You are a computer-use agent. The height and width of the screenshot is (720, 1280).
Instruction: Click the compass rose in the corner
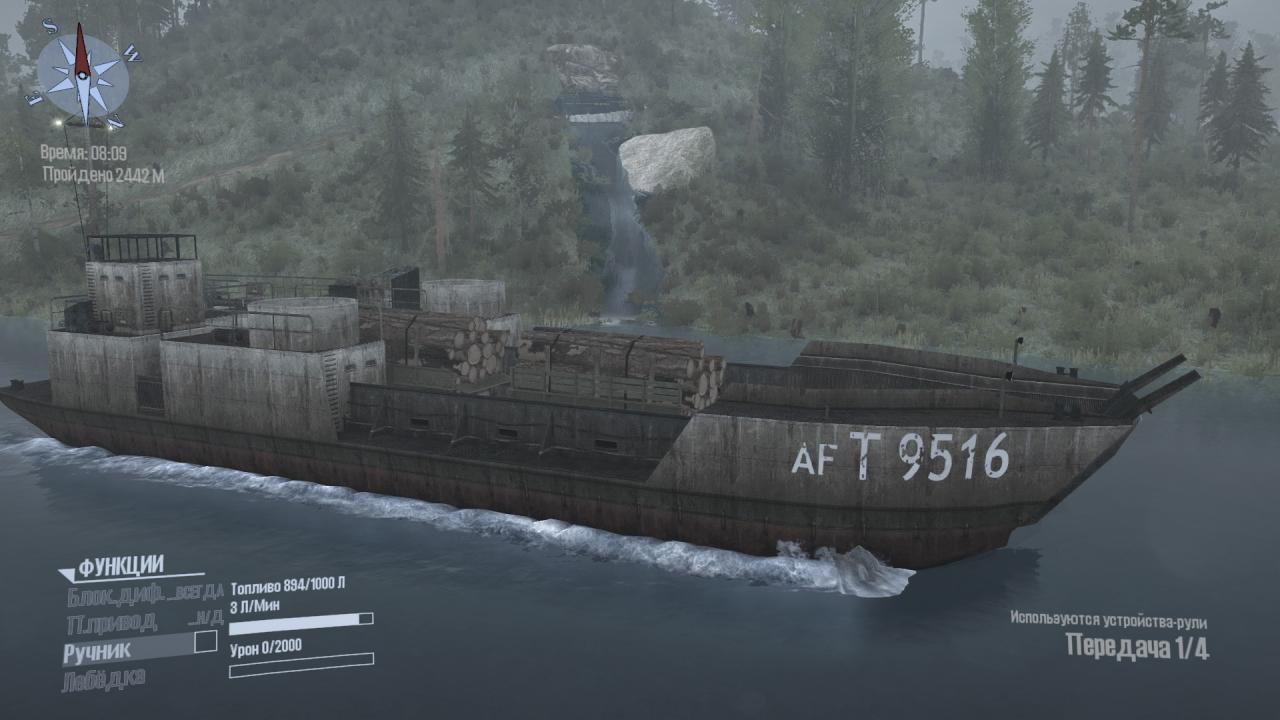[x=83, y=76]
